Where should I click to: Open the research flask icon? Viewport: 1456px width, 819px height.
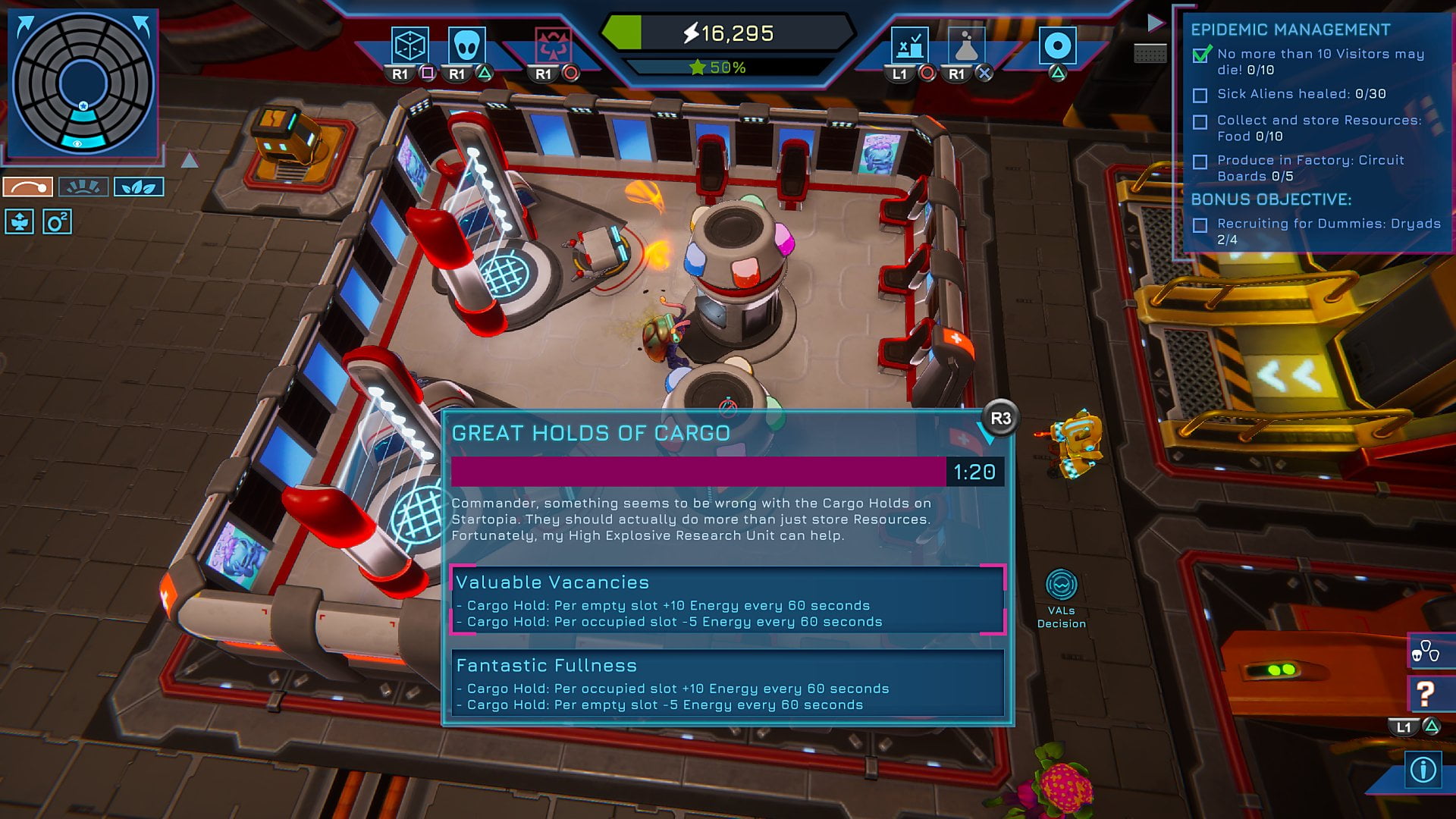coord(966,45)
